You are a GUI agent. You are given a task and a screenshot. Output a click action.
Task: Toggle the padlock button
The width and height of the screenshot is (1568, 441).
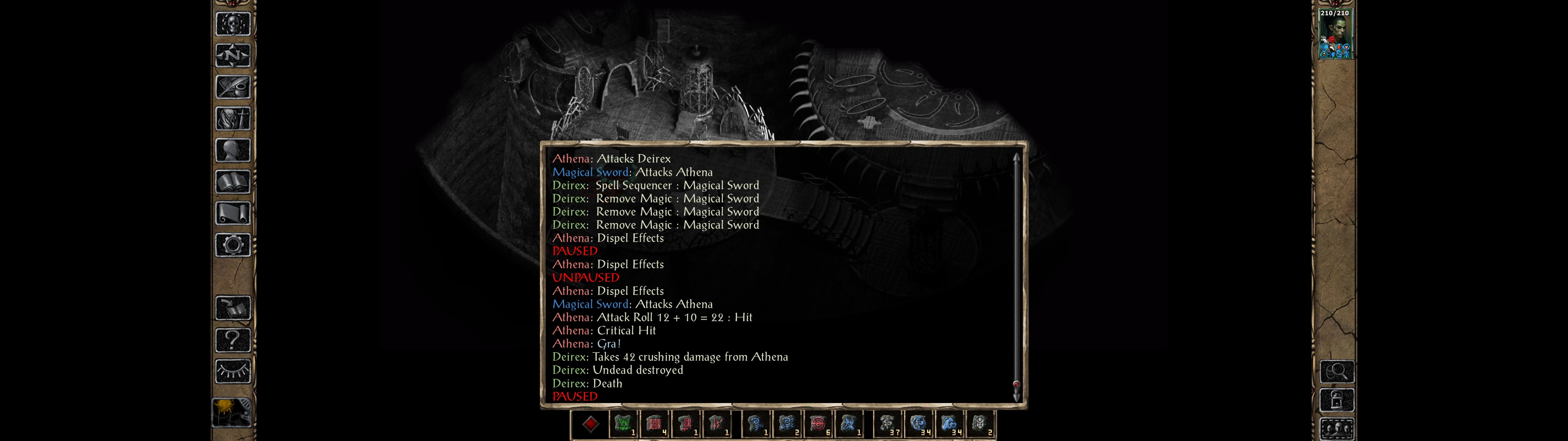coord(1337,400)
